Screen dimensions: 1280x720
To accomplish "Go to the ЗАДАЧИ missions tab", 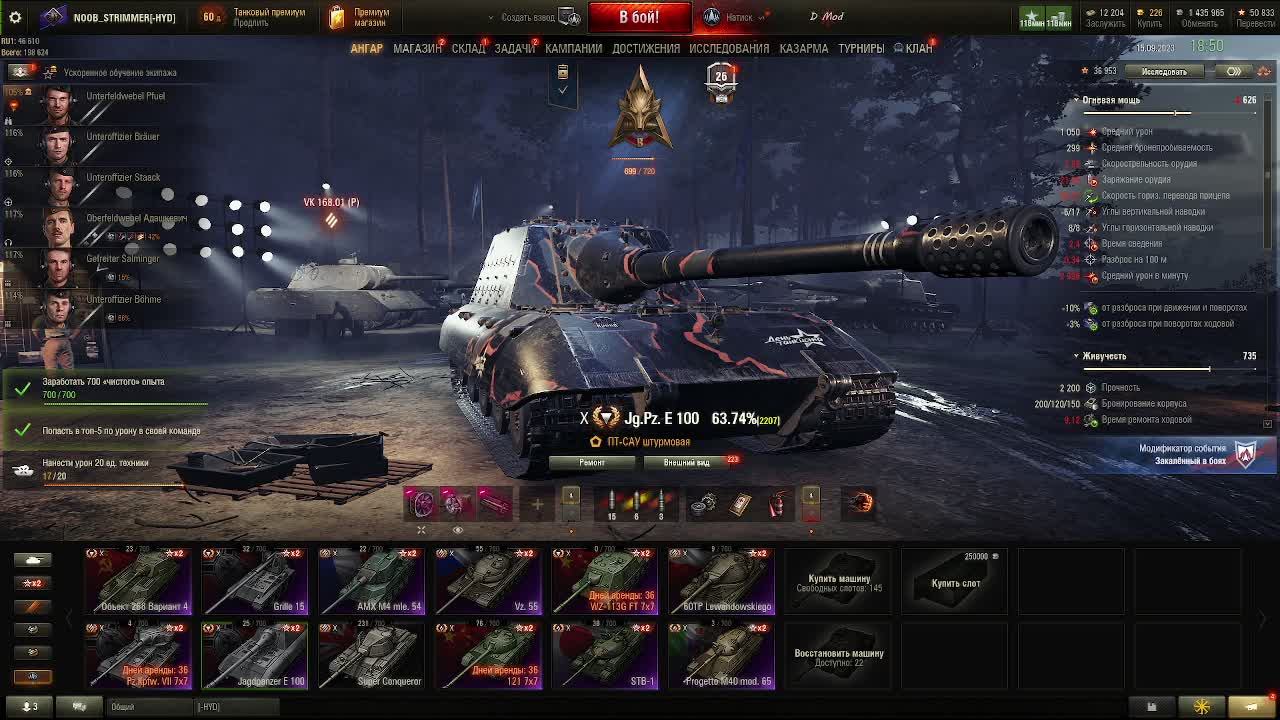I will pos(515,48).
